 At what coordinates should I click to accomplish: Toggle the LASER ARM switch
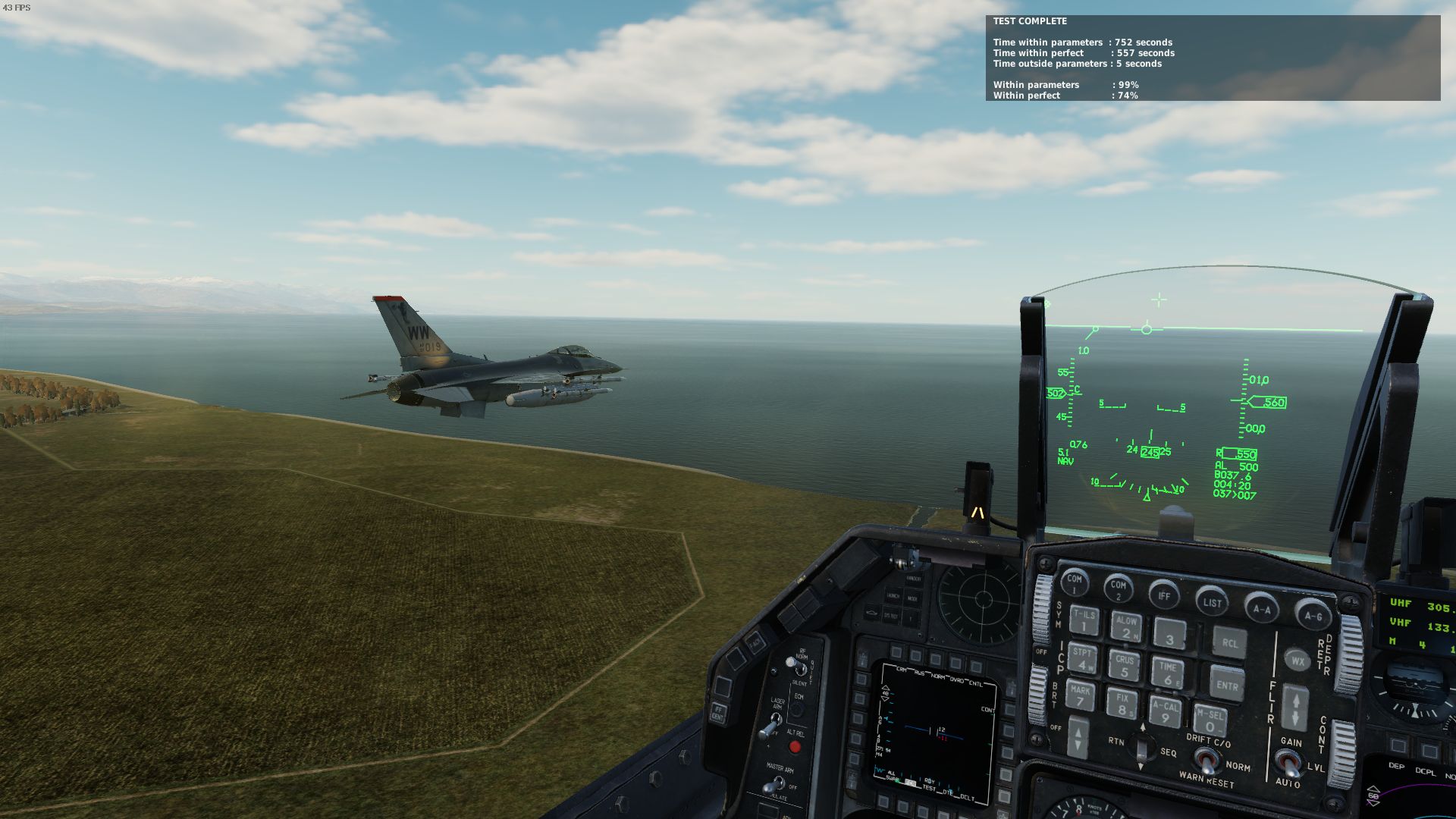[771, 726]
